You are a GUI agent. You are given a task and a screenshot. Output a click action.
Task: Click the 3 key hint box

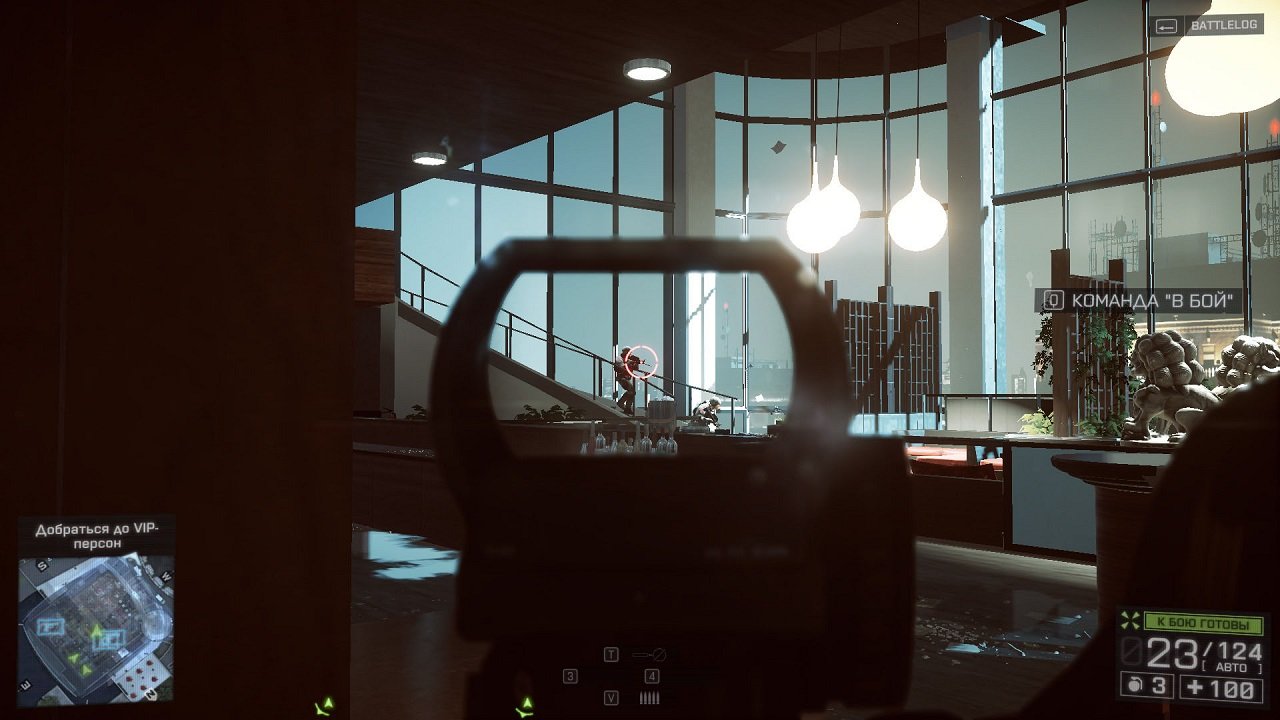coord(570,676)
